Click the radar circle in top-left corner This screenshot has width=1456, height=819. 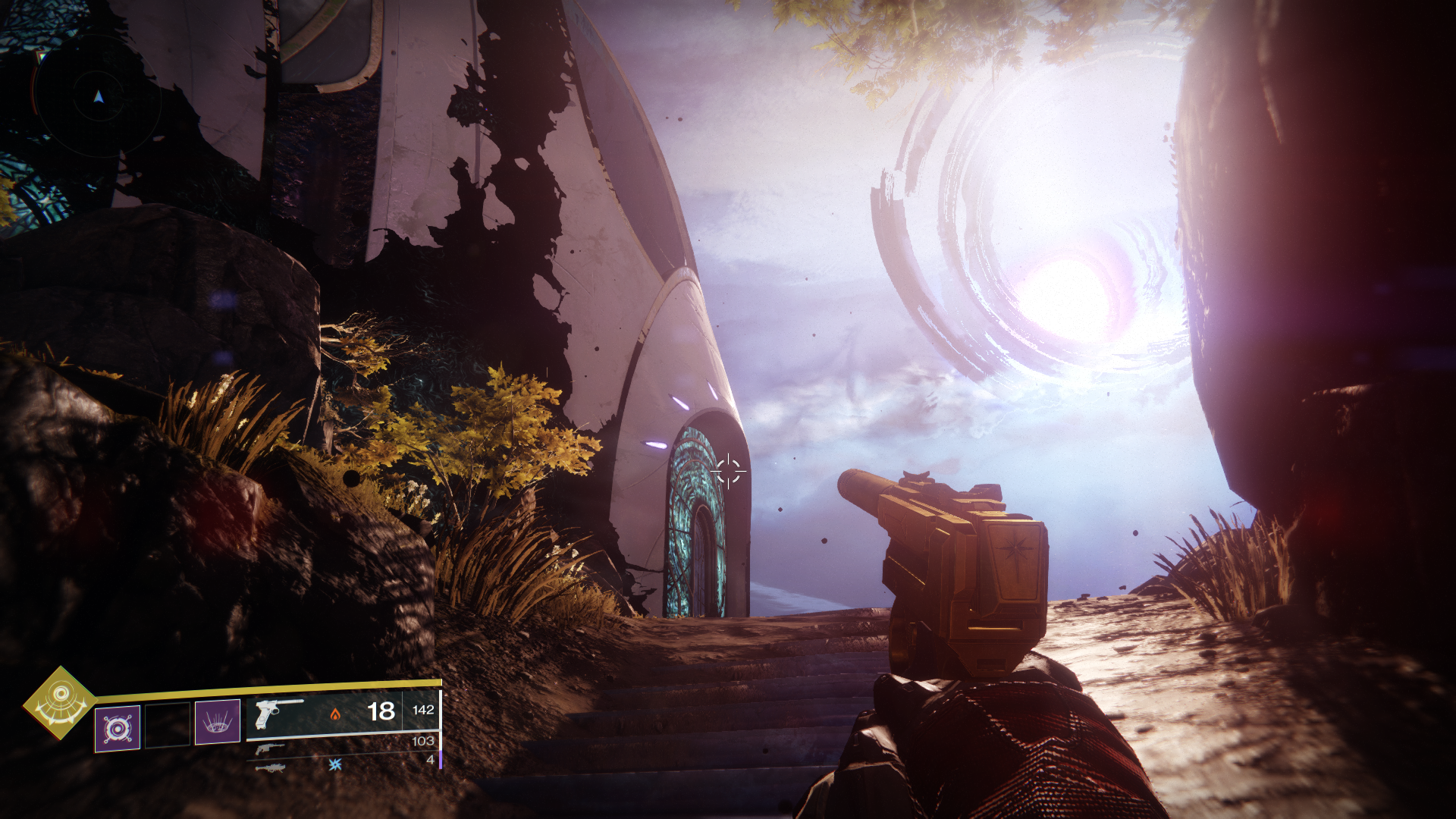point(98,97)
